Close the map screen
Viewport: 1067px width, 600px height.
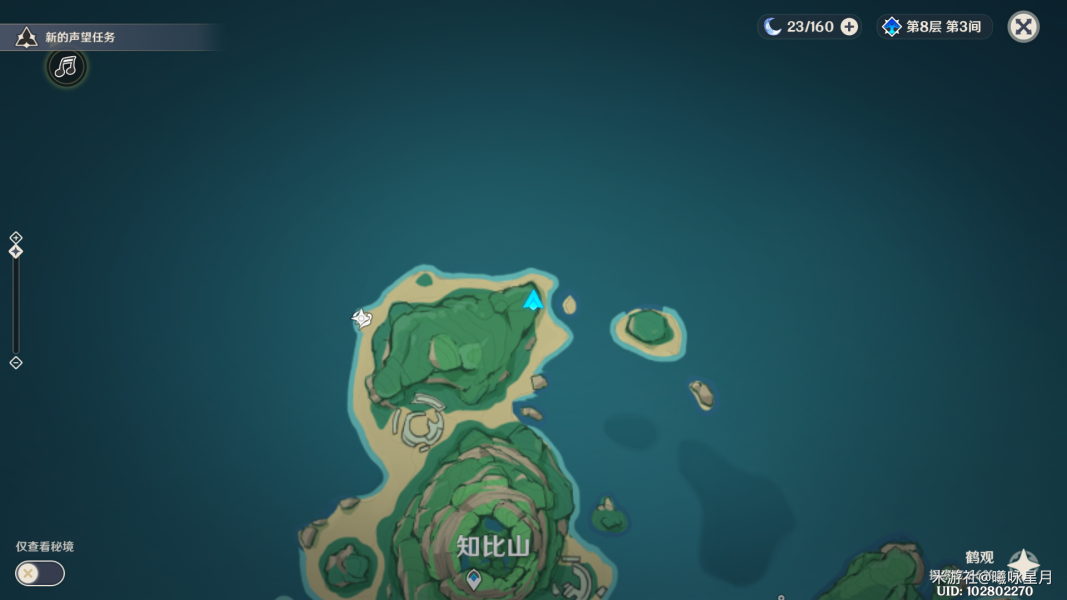[x=1023, y=27]
